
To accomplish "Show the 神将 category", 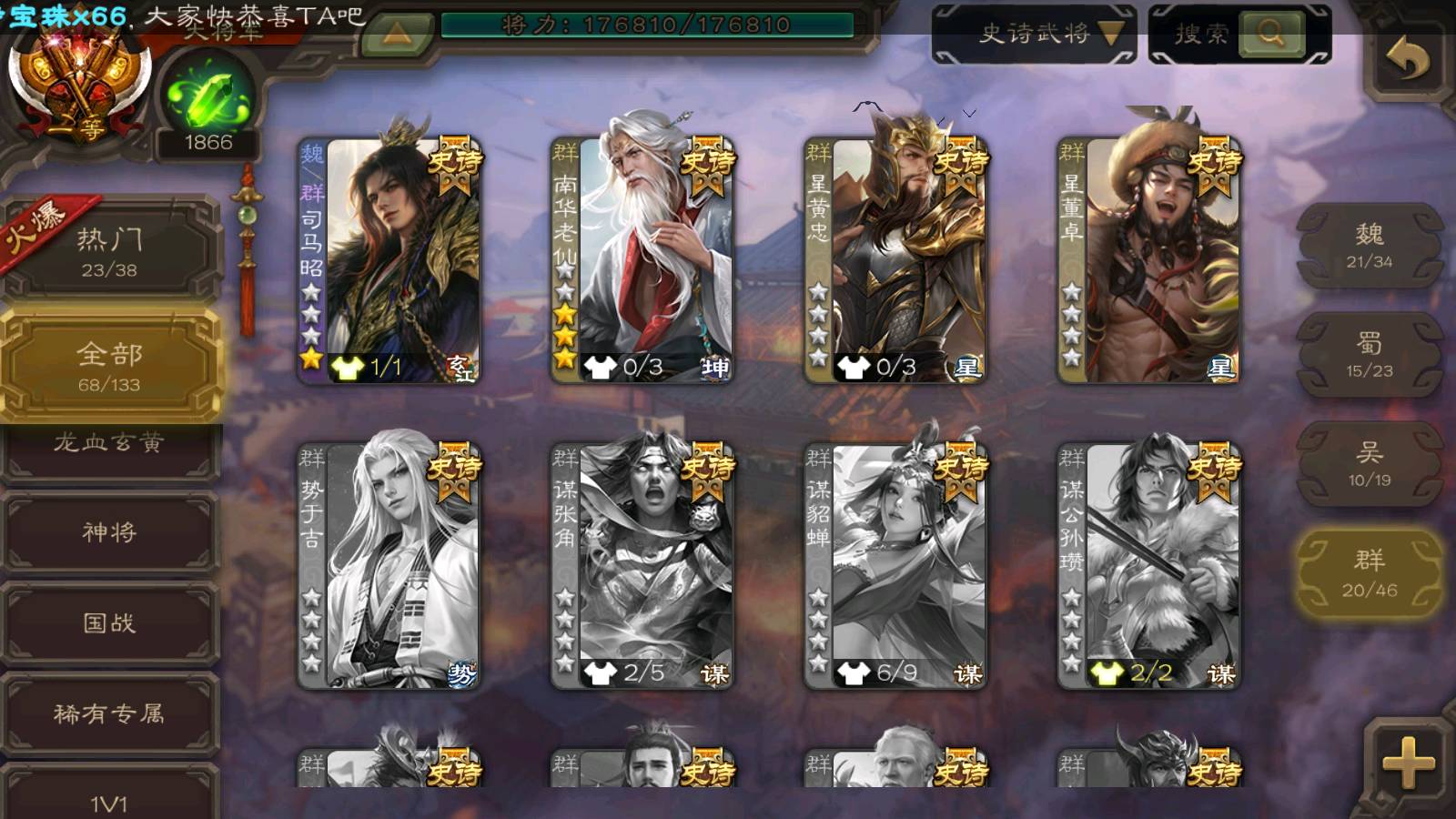I will point(109,531).
